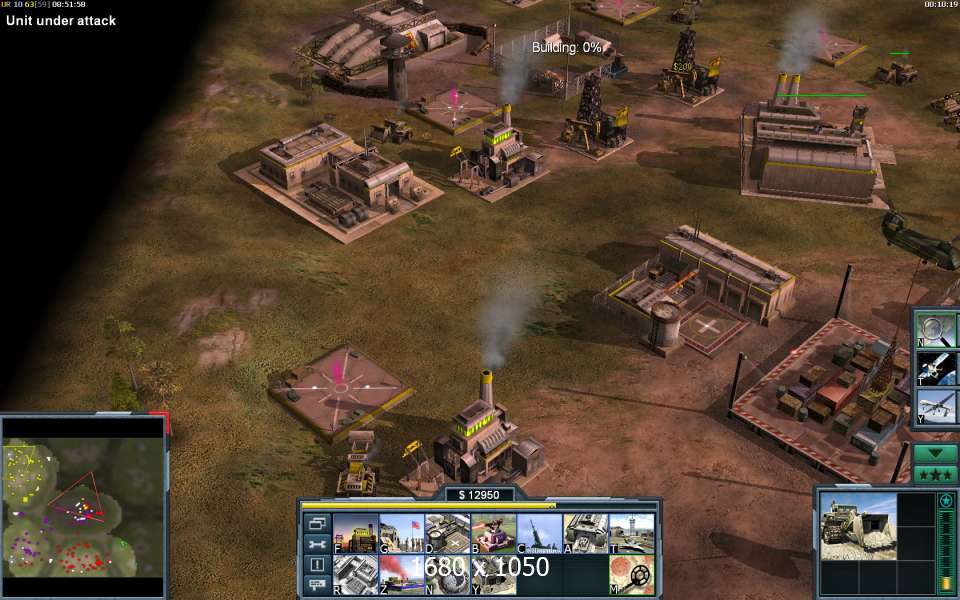Click the stacked windows button on command bar
This screenshot has width=960, height=600.
(x=318, y=523)
